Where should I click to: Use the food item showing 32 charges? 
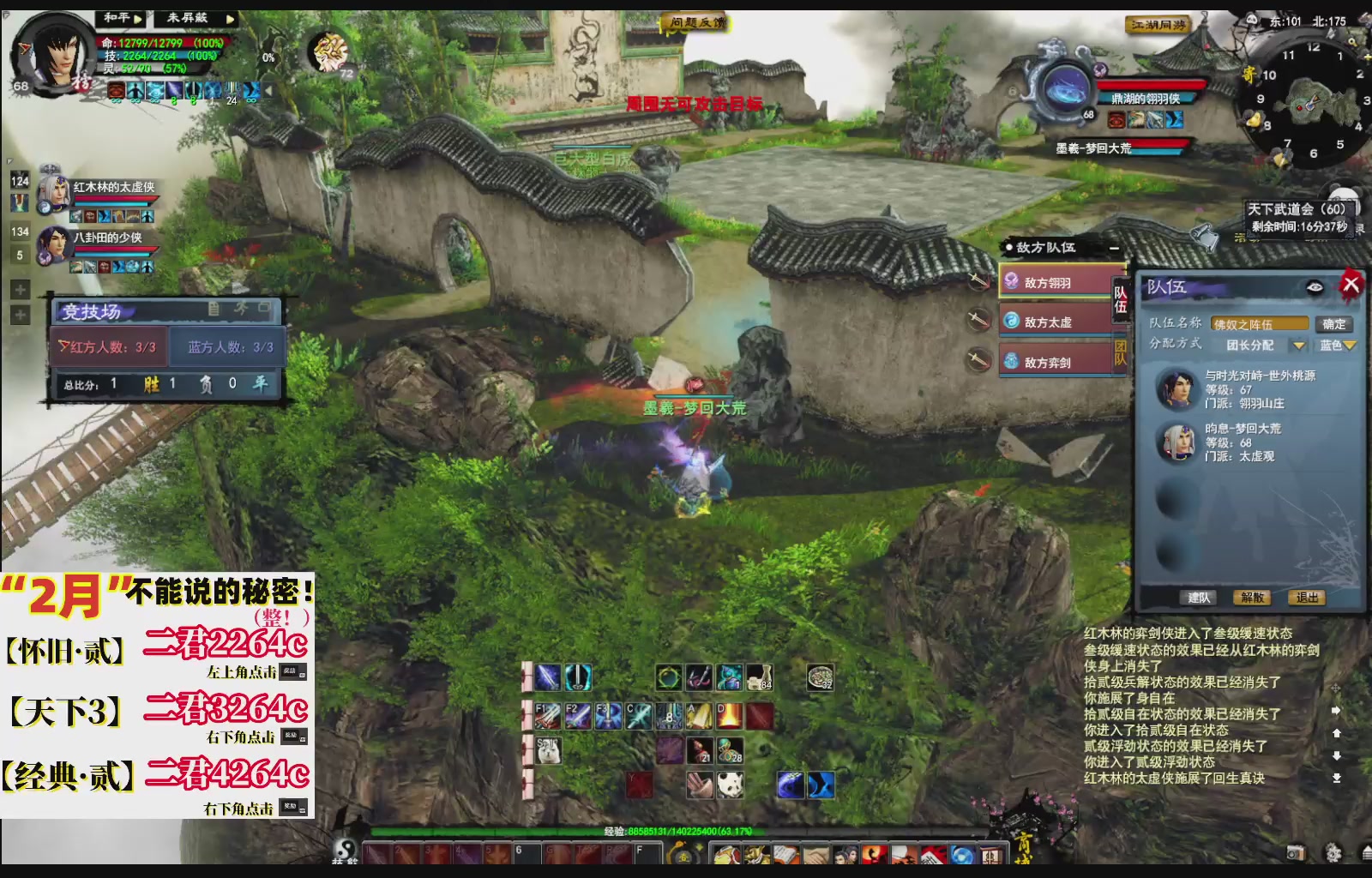click(821, 677)
